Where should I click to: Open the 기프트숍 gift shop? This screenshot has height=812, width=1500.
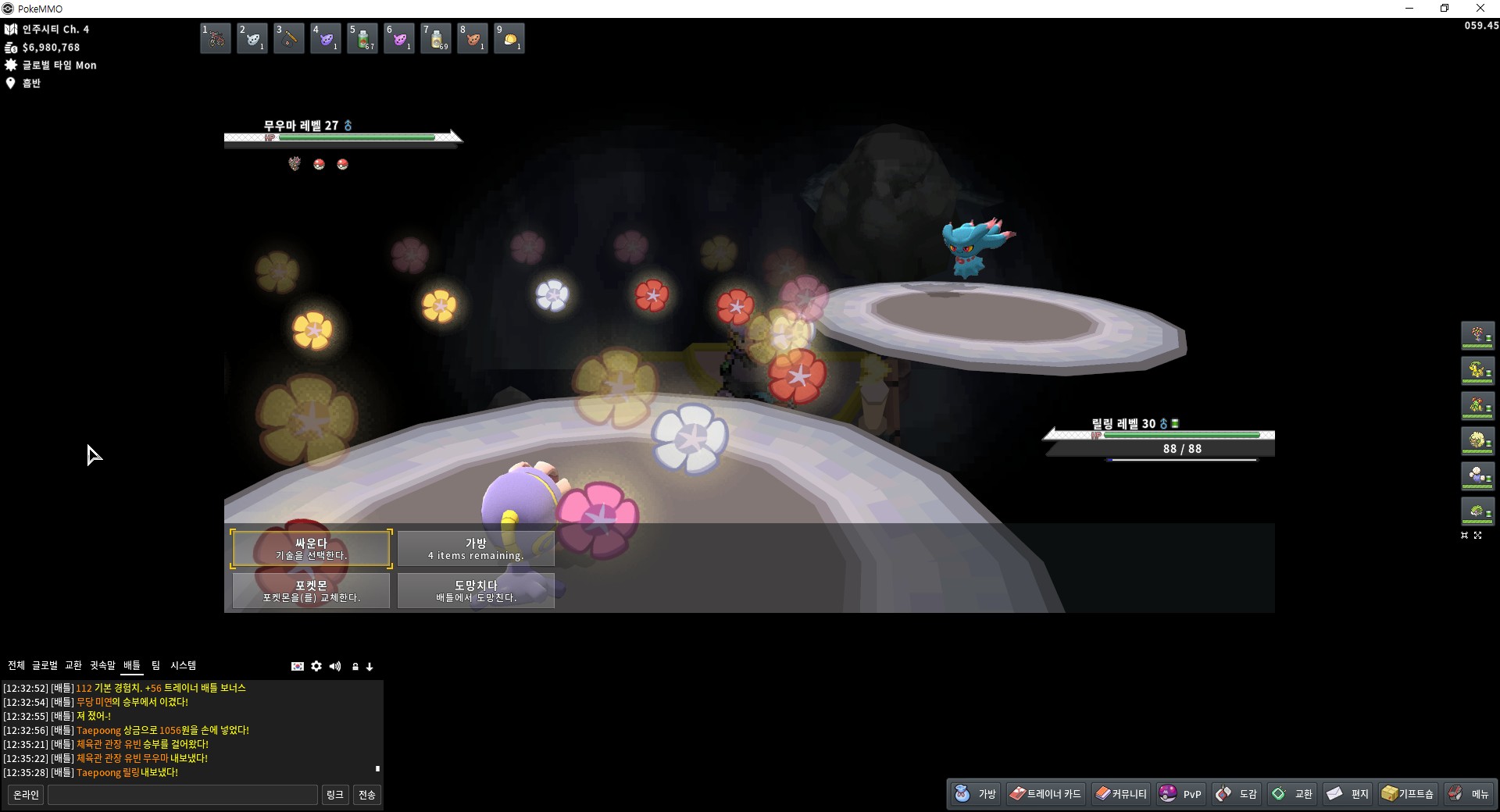click(x=1408, y=794)
